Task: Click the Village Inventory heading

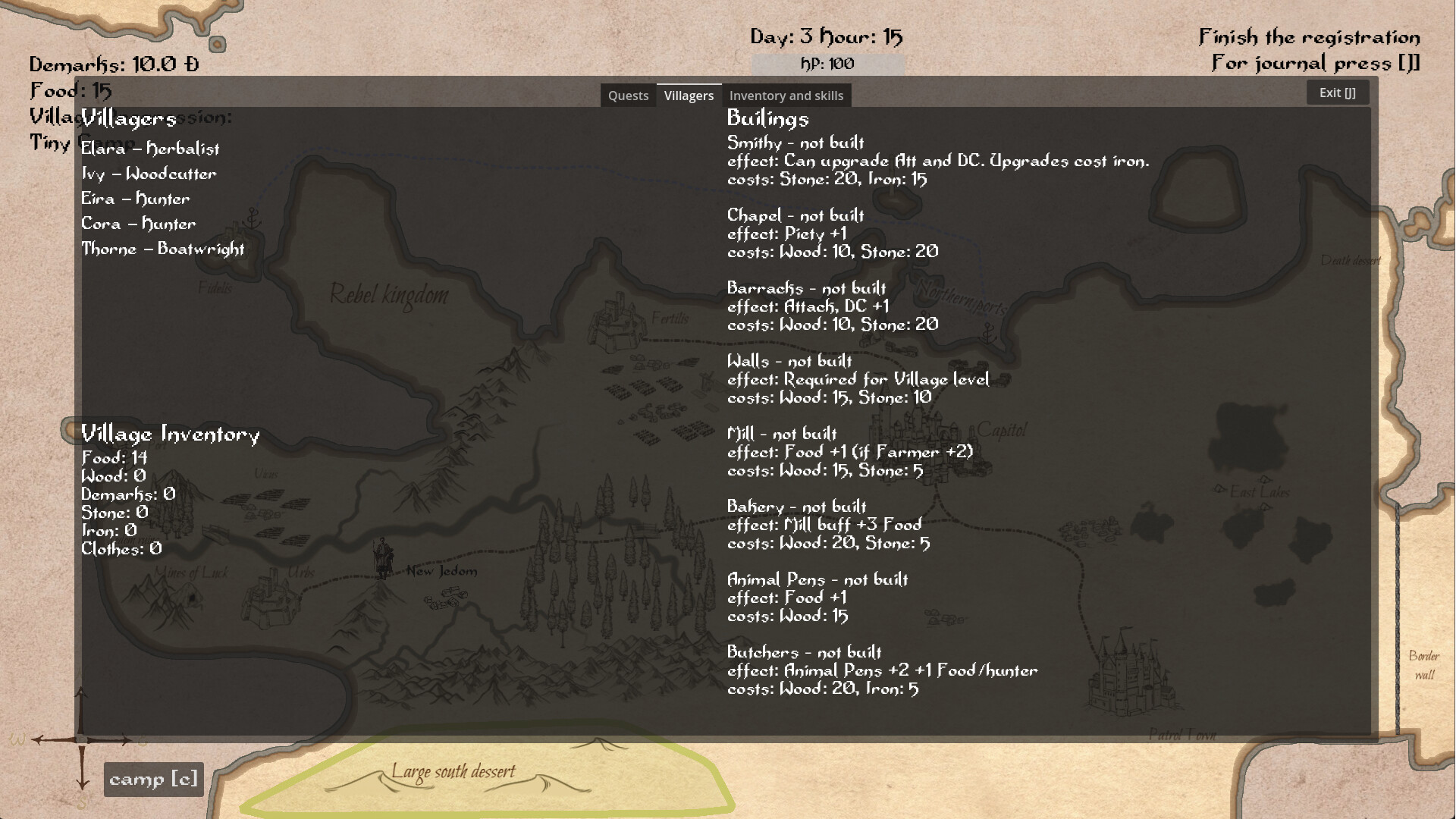Action: point(171,435)
